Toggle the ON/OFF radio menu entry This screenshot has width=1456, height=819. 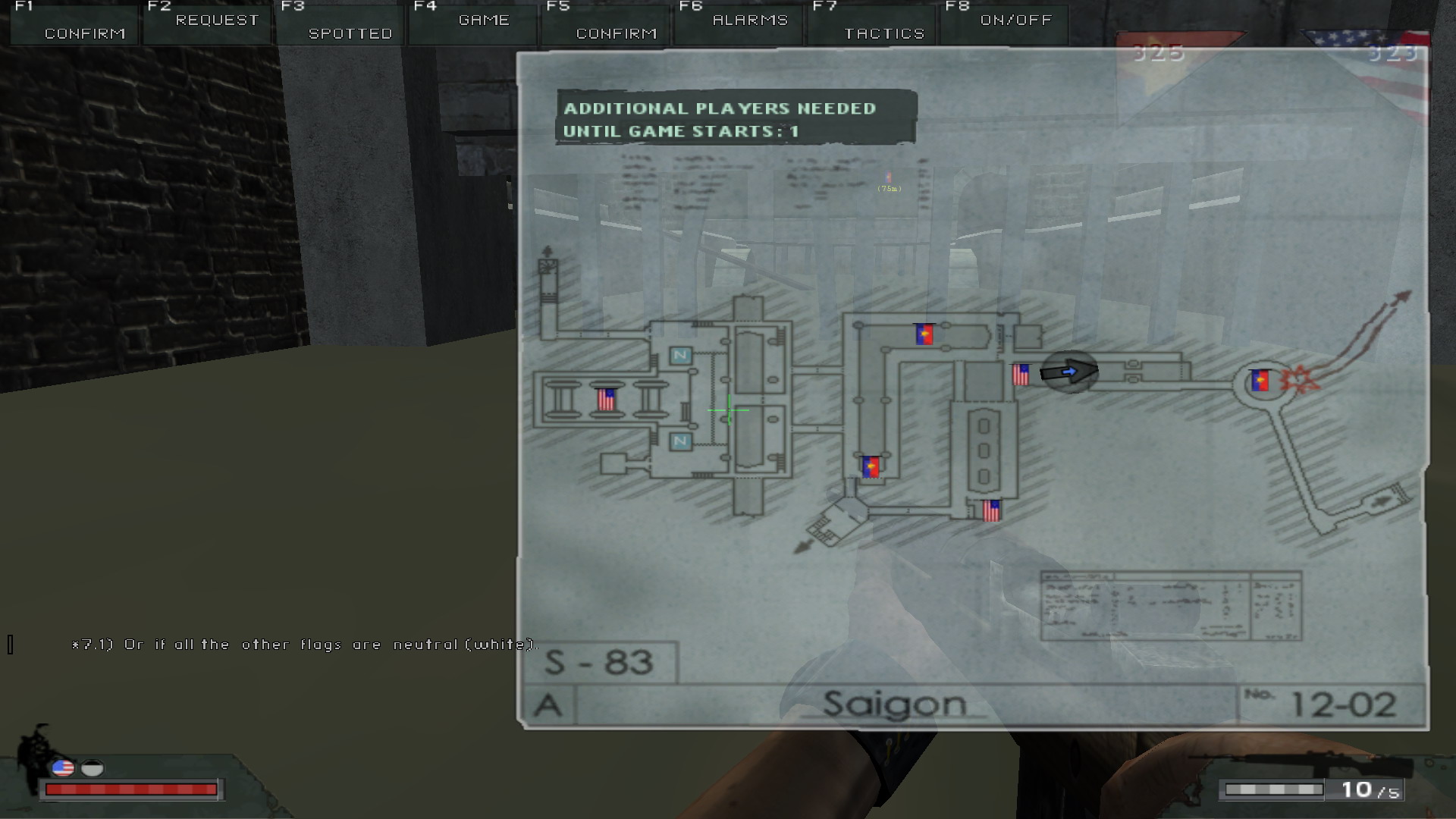tap(1005, 21)
